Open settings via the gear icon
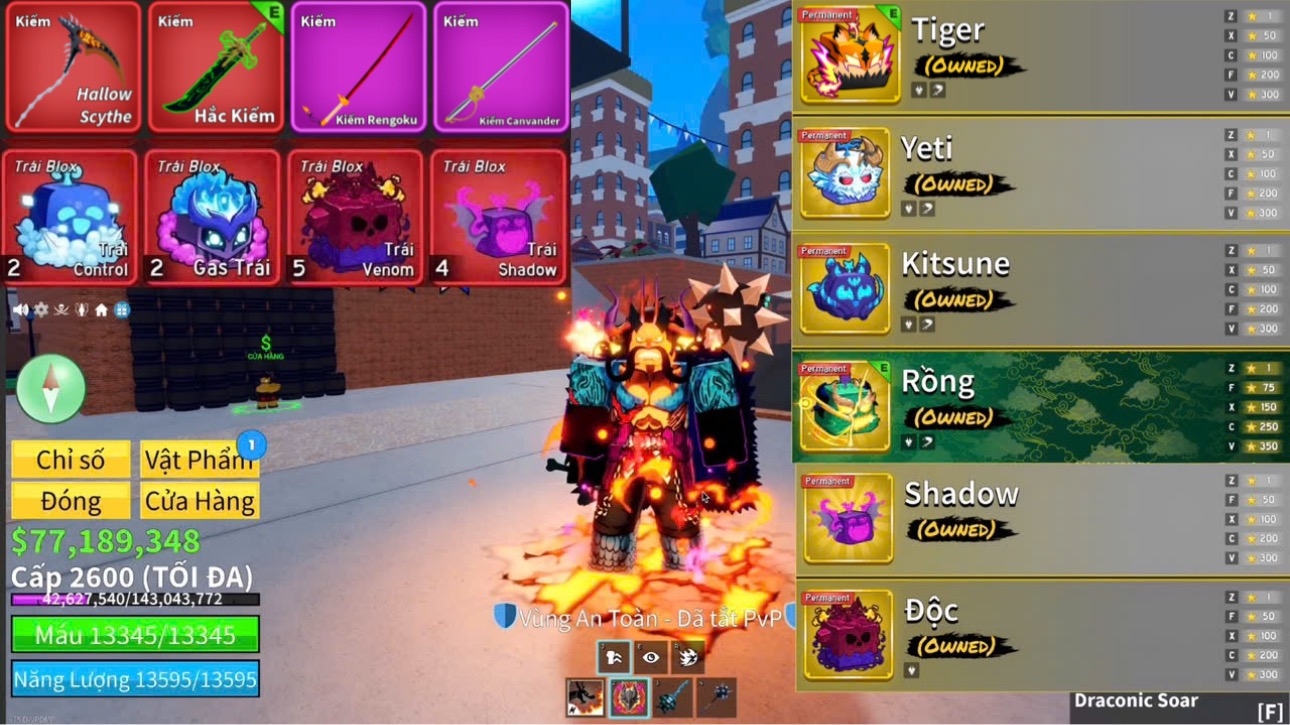Image resolution: width=1290 pixels, height=725 pixels. [x=41, y=310]
